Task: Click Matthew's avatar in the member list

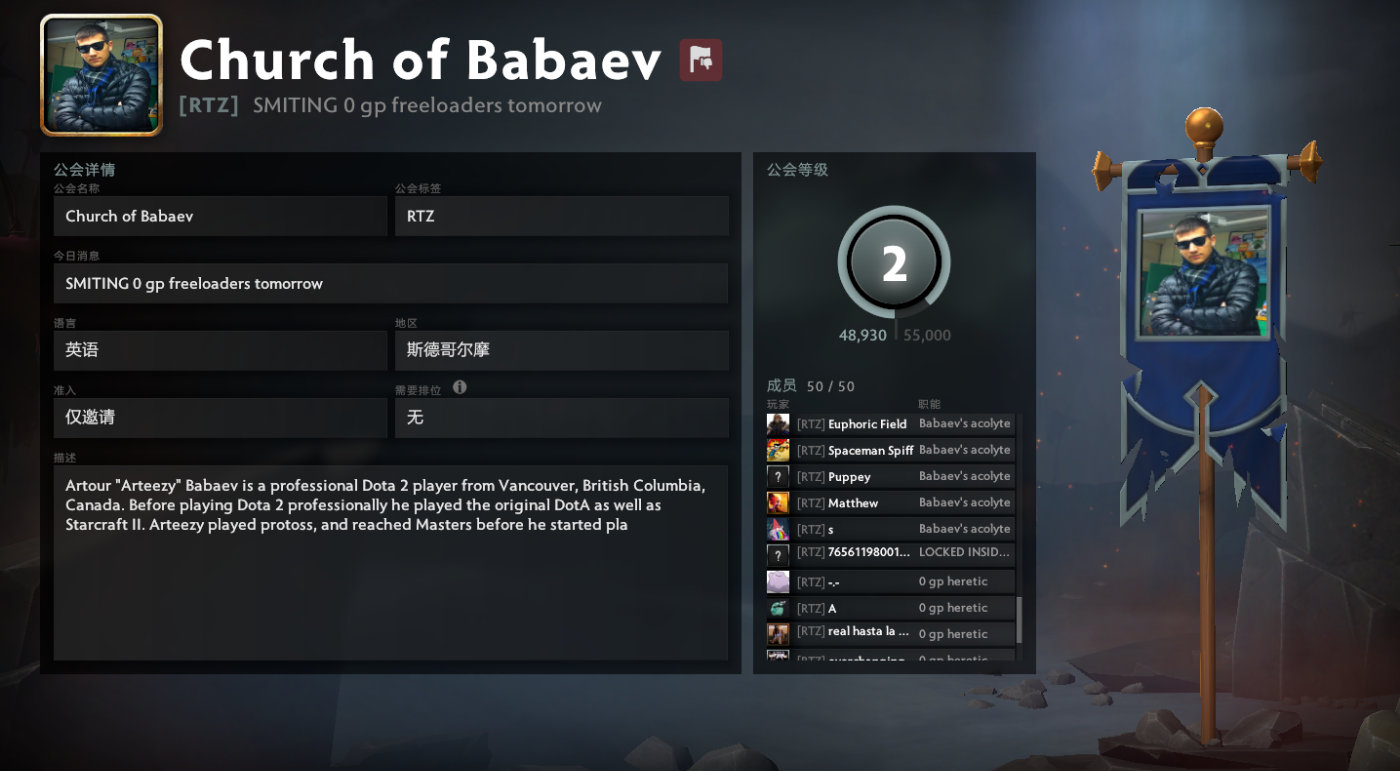Action: pyautogui.click(x=778, y=502)
